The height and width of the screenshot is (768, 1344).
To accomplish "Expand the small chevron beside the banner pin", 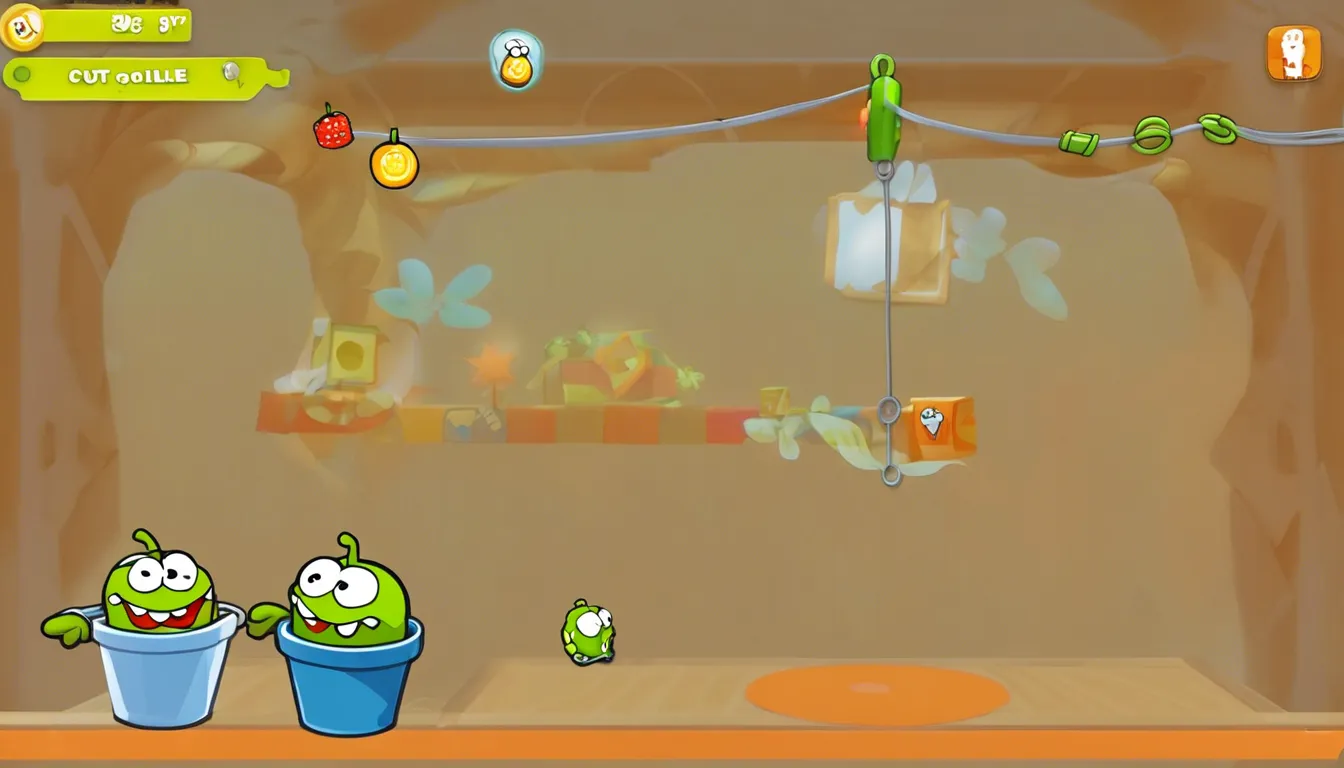I will point(241,84).
